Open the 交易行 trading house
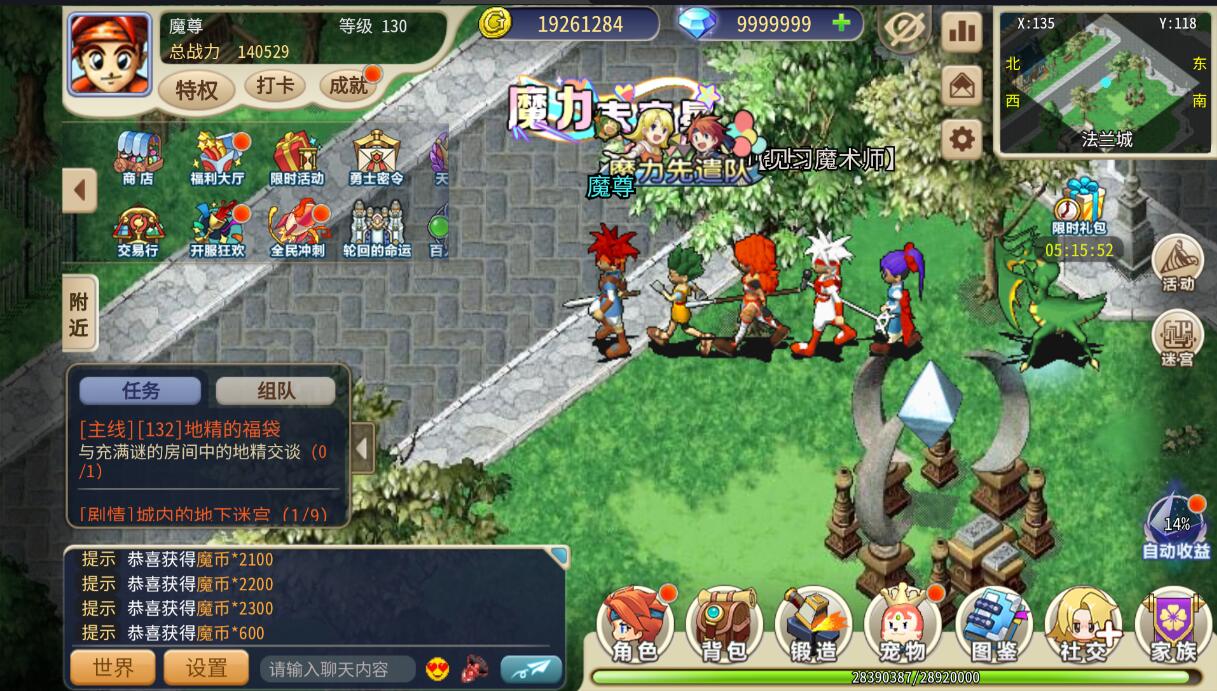The width and height of the screenshot is (1217, 691). (138, 230)
